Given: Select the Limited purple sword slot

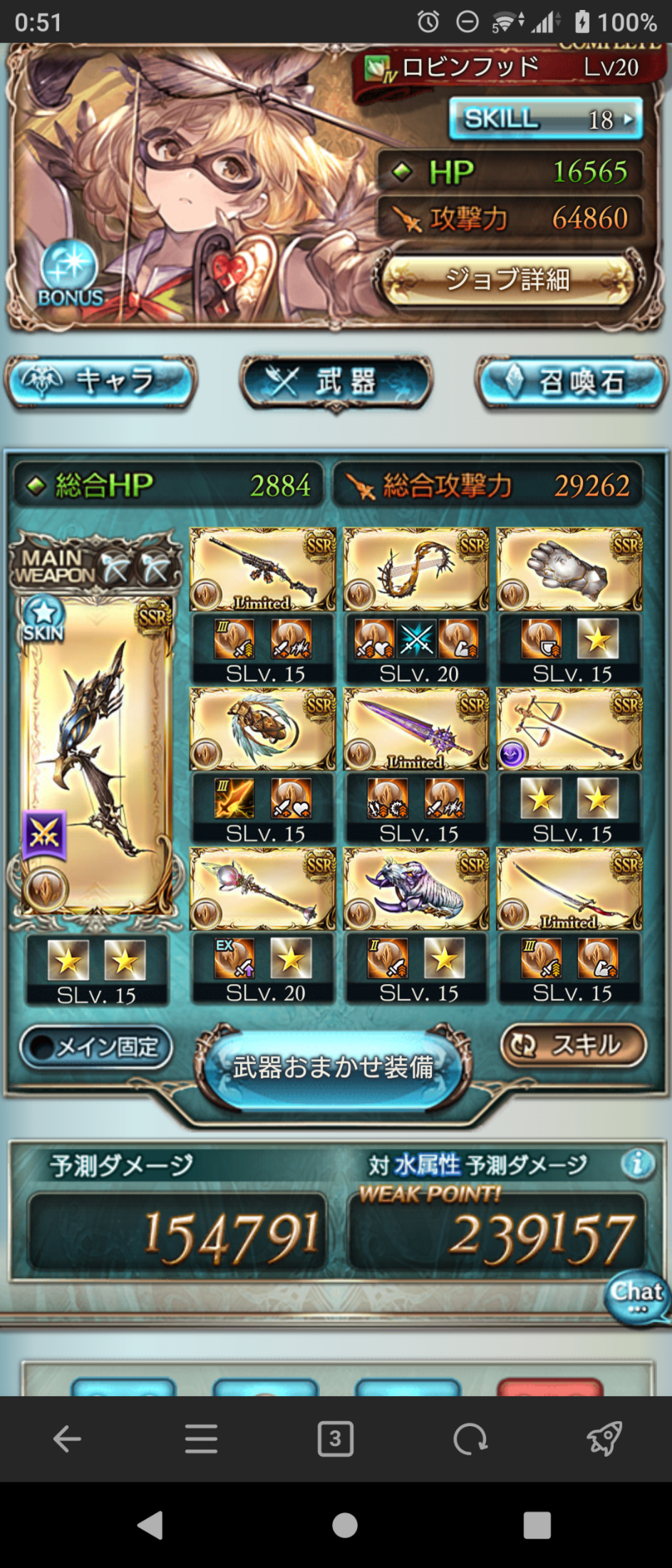Looking at the screenshot, I should 416,729.
